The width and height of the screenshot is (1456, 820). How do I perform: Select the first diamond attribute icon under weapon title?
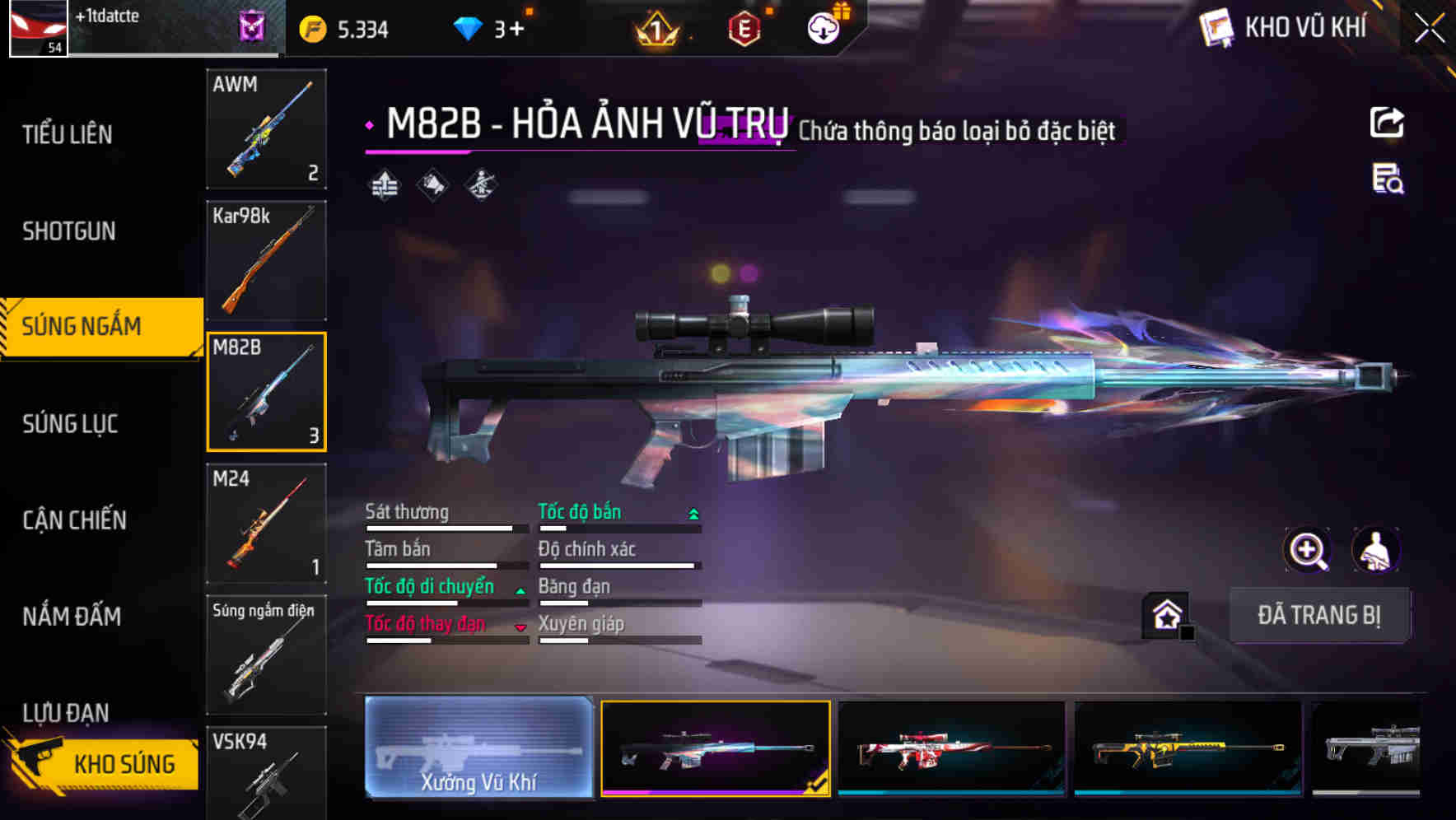pyautogui.click(x=382, y=186)
